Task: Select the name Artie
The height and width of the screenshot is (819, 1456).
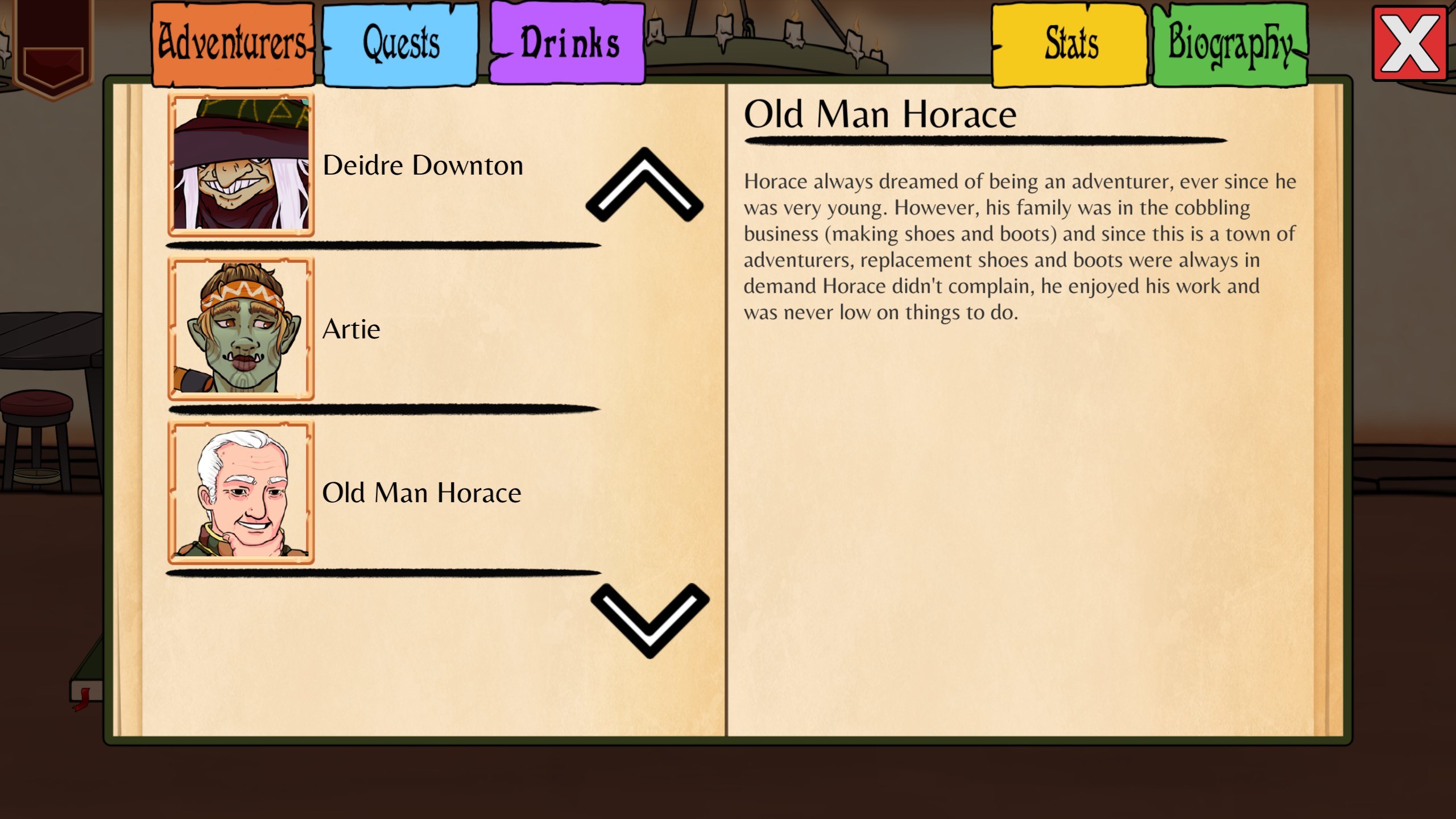Action: pyautogui.click(x=351, y=329)
